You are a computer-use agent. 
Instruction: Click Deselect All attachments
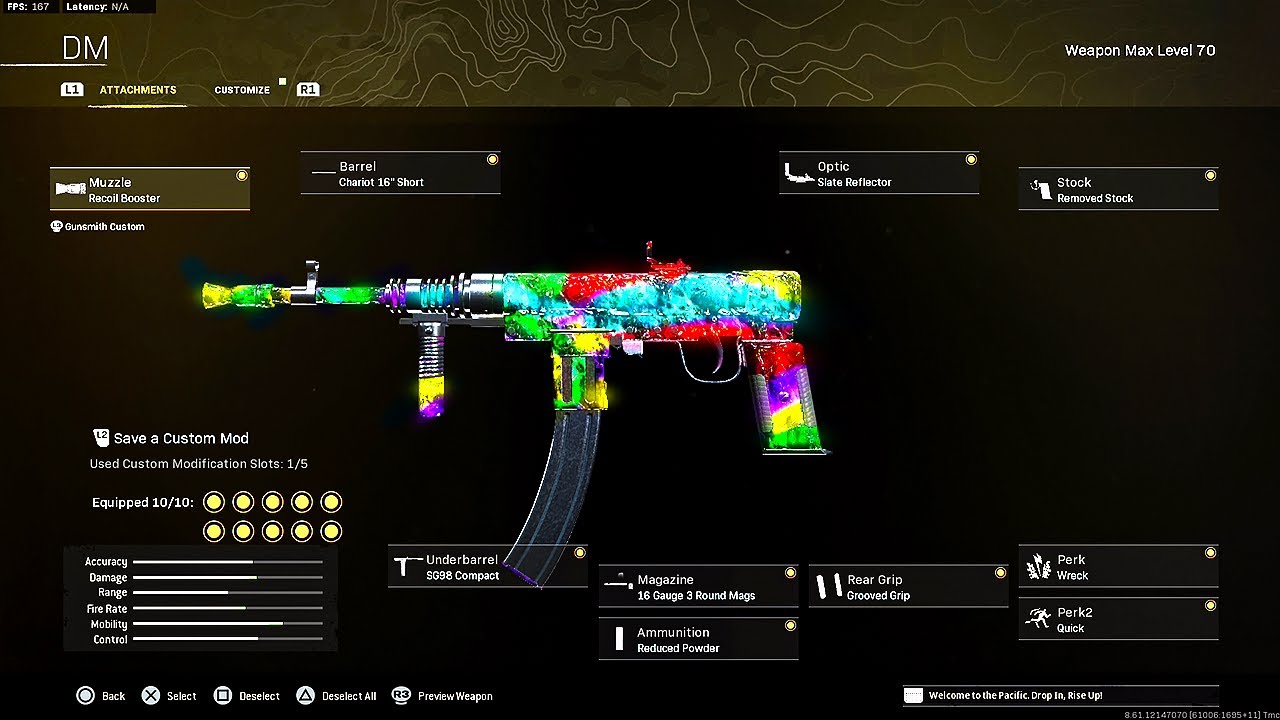click(x=337, y=696)
